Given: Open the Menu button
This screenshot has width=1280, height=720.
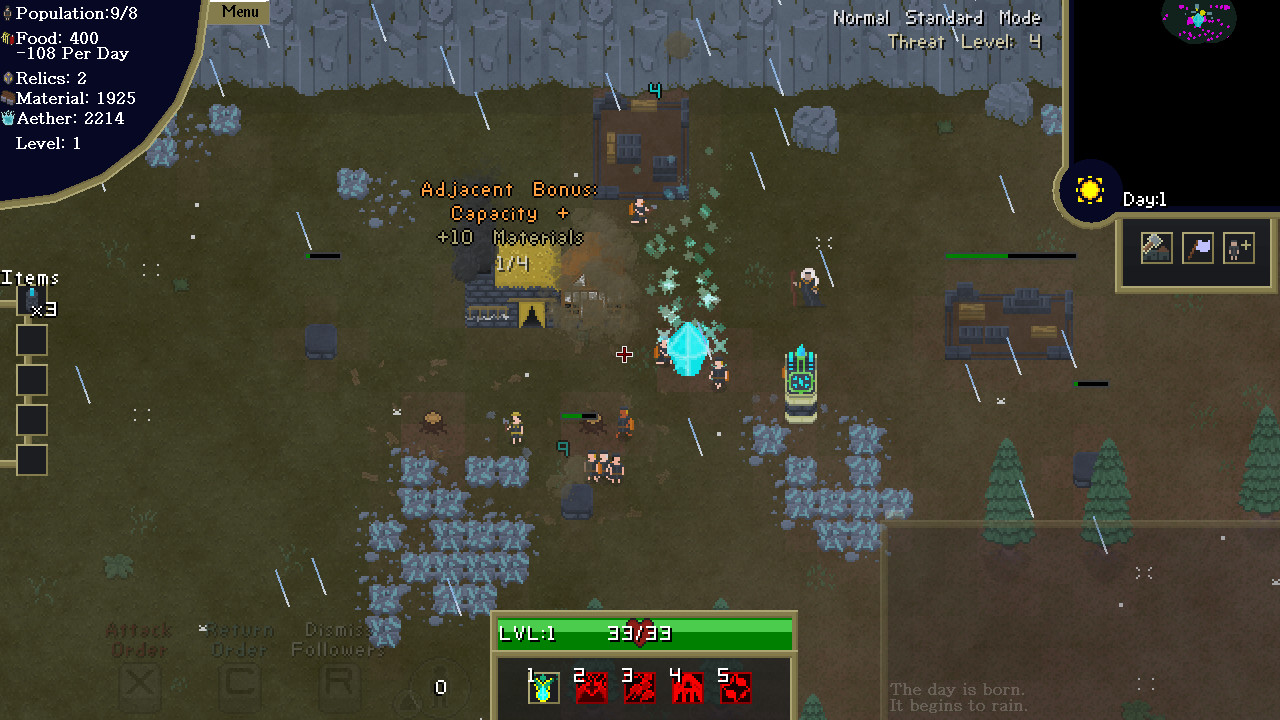Looking at the screenshot, I should tap(240, 12).
